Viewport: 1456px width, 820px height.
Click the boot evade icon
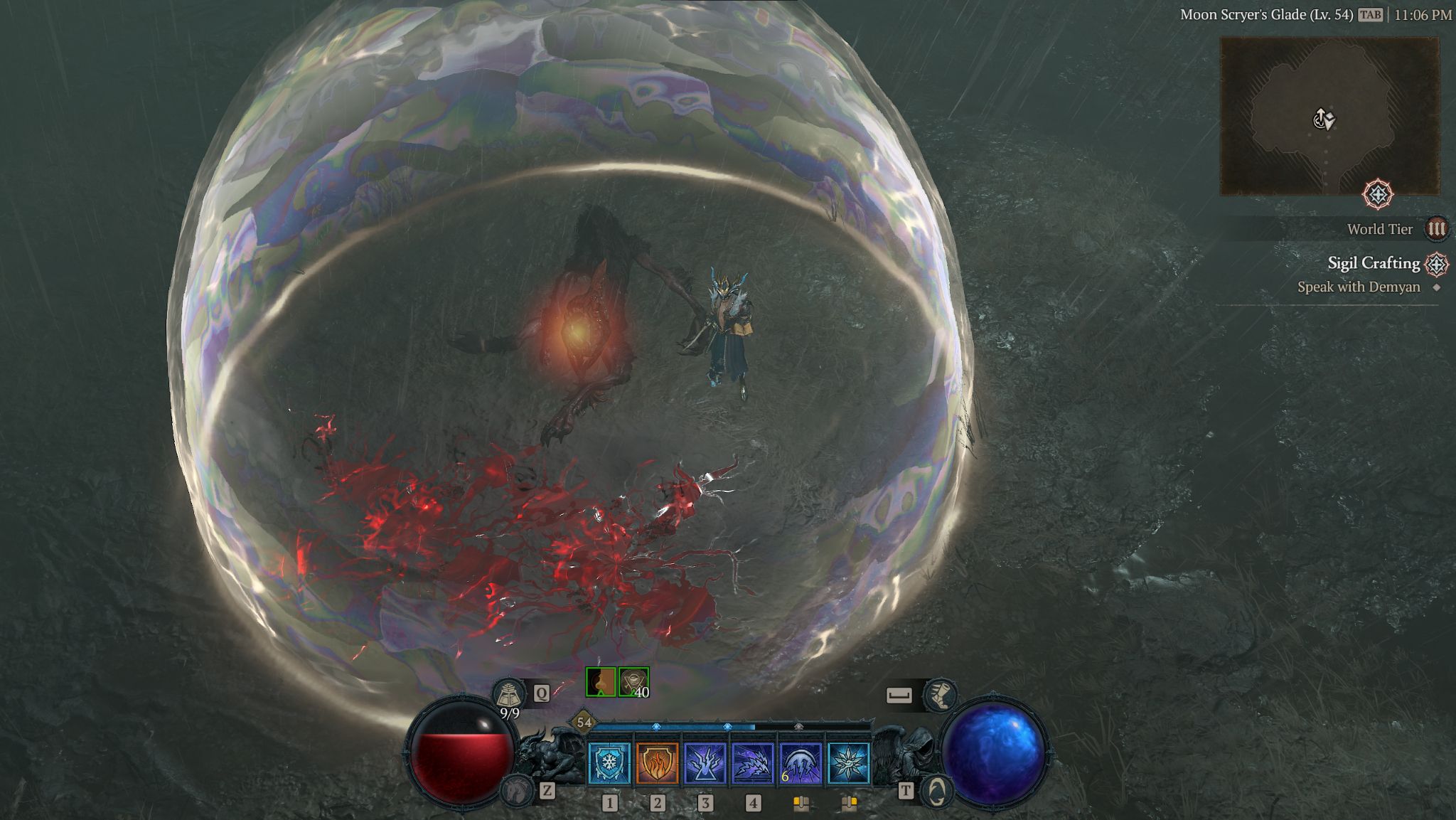pyautogui.click(x=940, y=695)
